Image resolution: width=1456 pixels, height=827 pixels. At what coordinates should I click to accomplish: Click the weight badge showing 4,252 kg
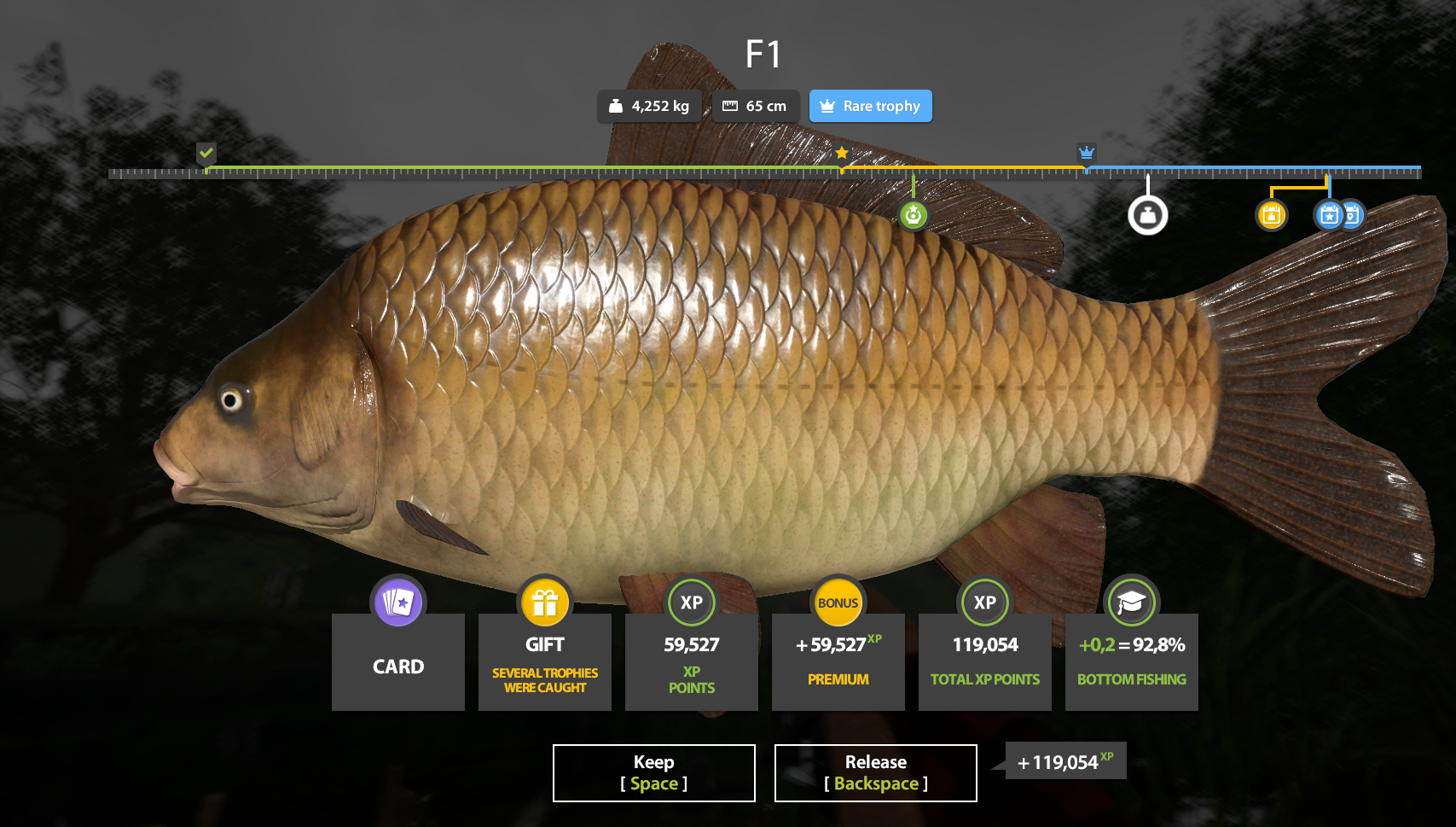coord(649,106)
